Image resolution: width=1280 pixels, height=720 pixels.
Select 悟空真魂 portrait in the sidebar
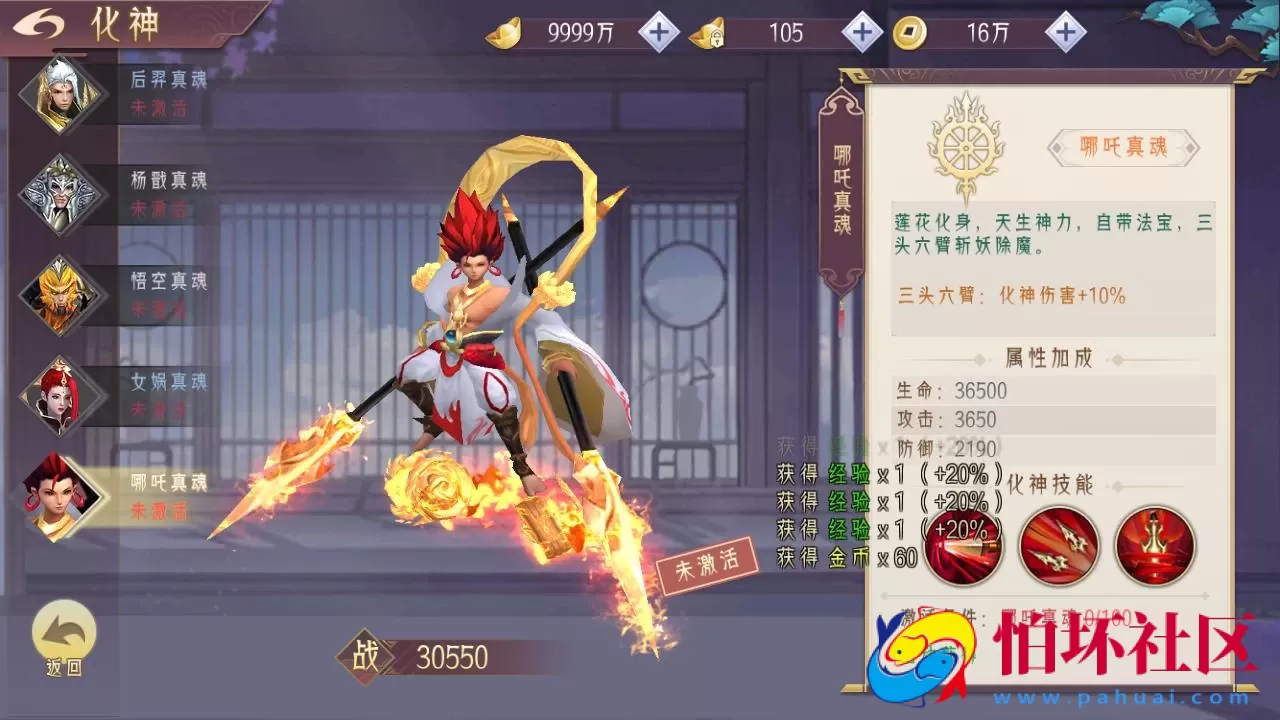click(x=62, y=295)
